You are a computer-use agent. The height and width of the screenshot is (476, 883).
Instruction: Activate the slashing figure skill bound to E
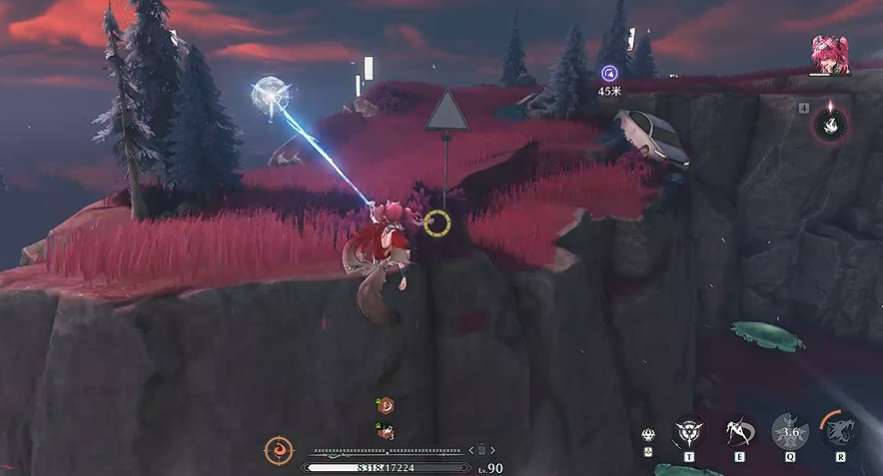740,431
